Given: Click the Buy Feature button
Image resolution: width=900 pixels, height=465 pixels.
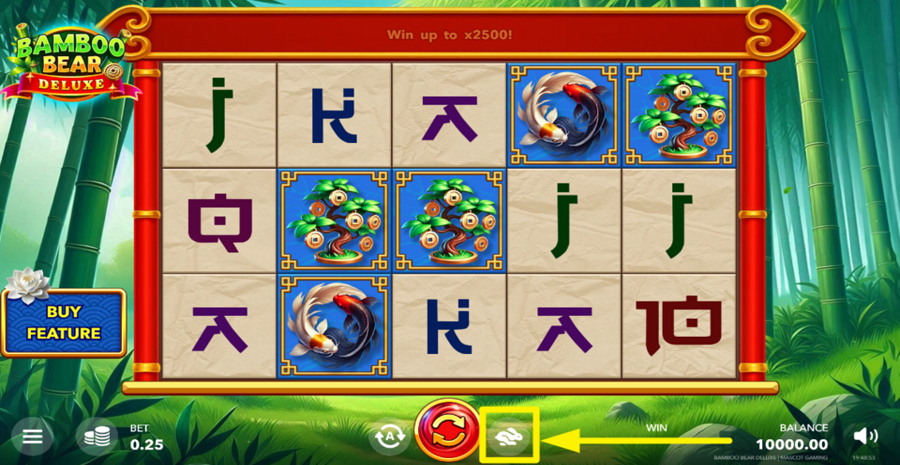Looking at the screenshot, I should [x=64, y=324].
